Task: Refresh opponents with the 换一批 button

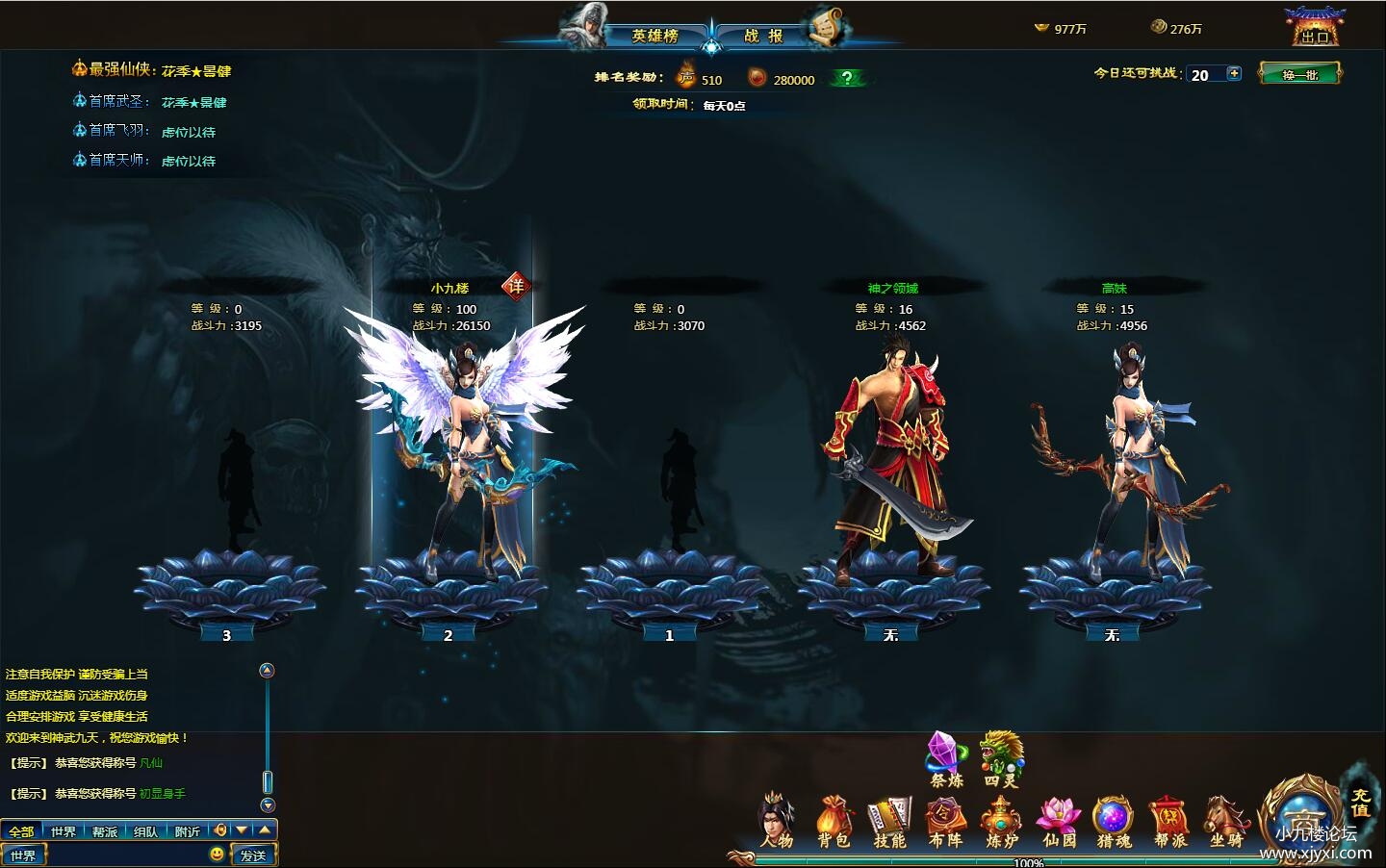Action: pos(1299,74)
